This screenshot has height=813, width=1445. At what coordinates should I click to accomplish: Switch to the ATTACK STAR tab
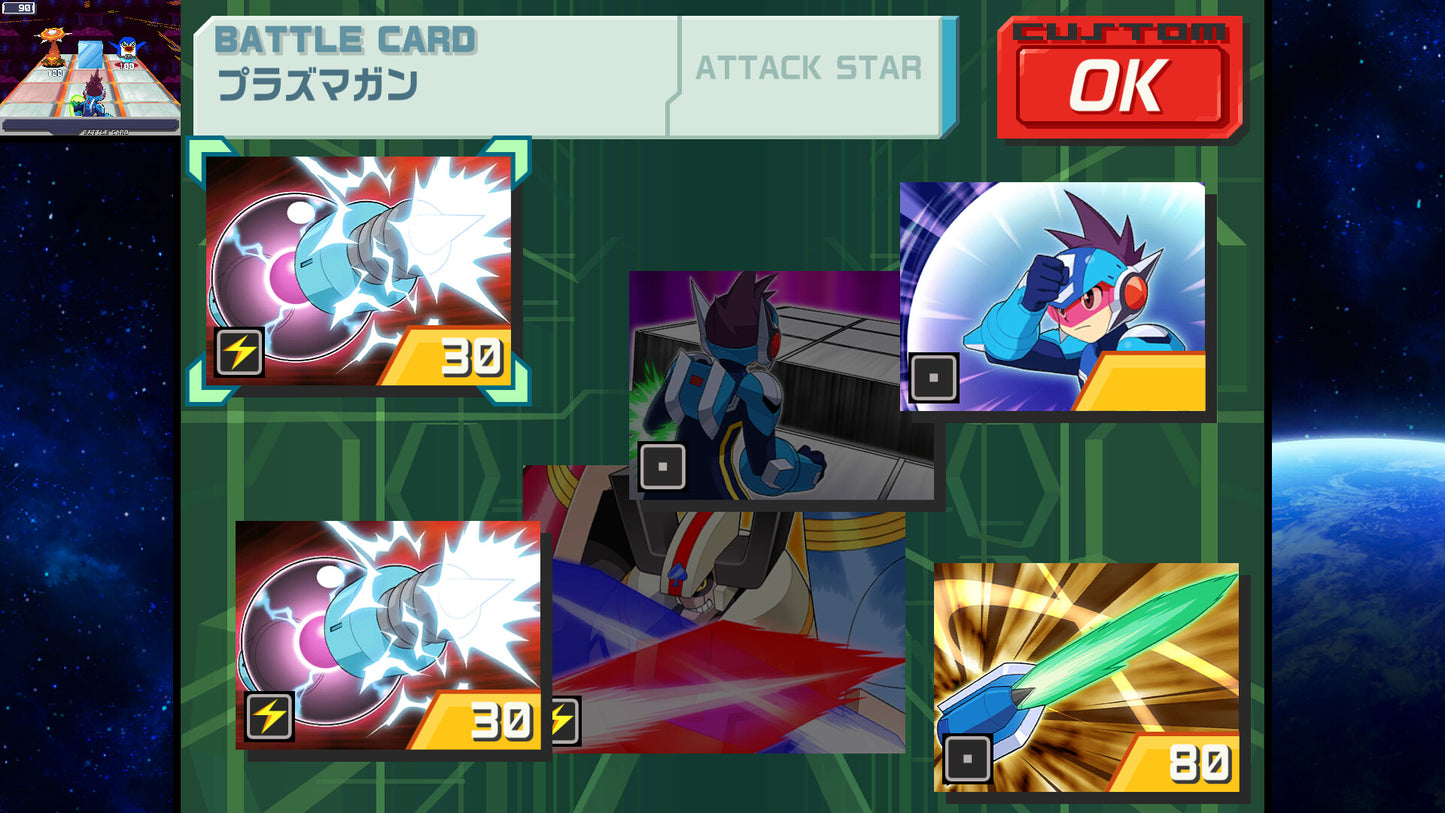(807, 69)
